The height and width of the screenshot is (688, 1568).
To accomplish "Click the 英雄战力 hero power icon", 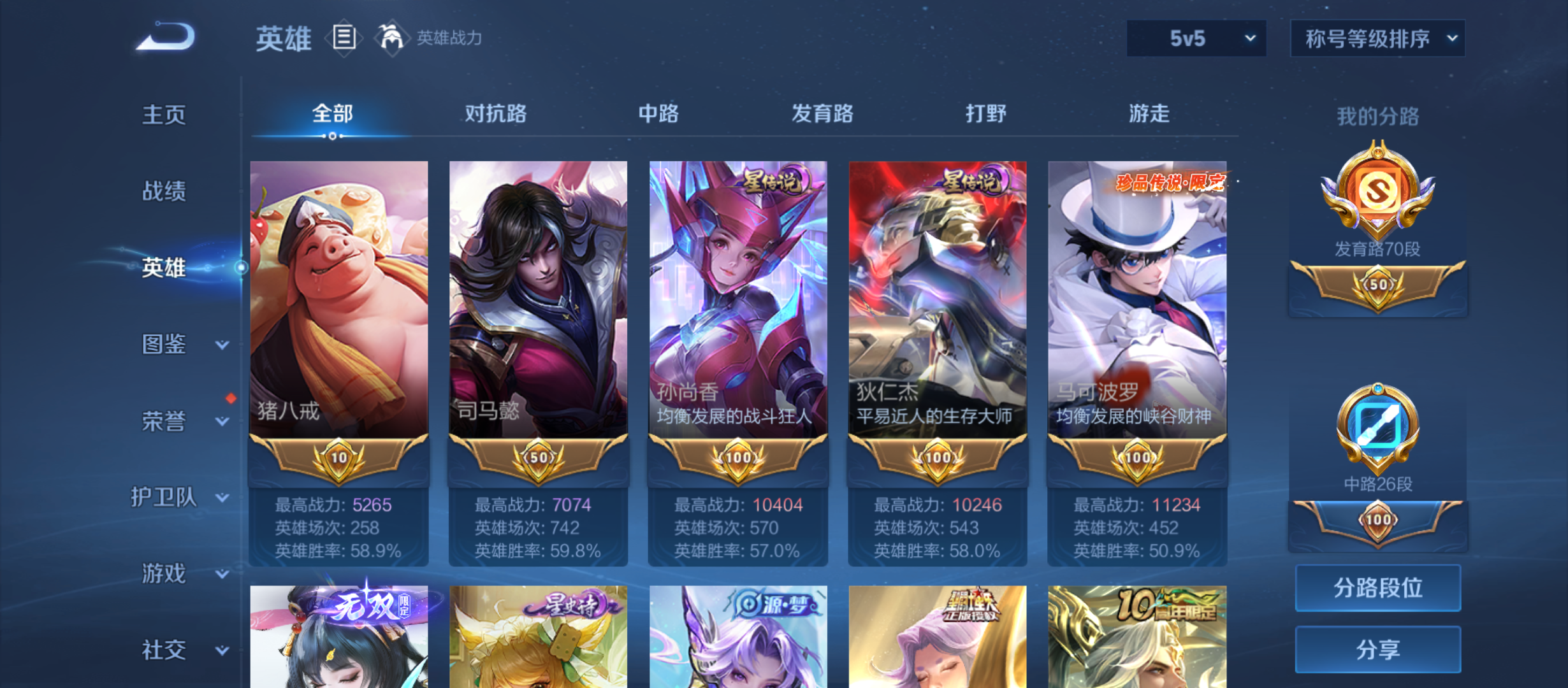I will click(393, 37).
